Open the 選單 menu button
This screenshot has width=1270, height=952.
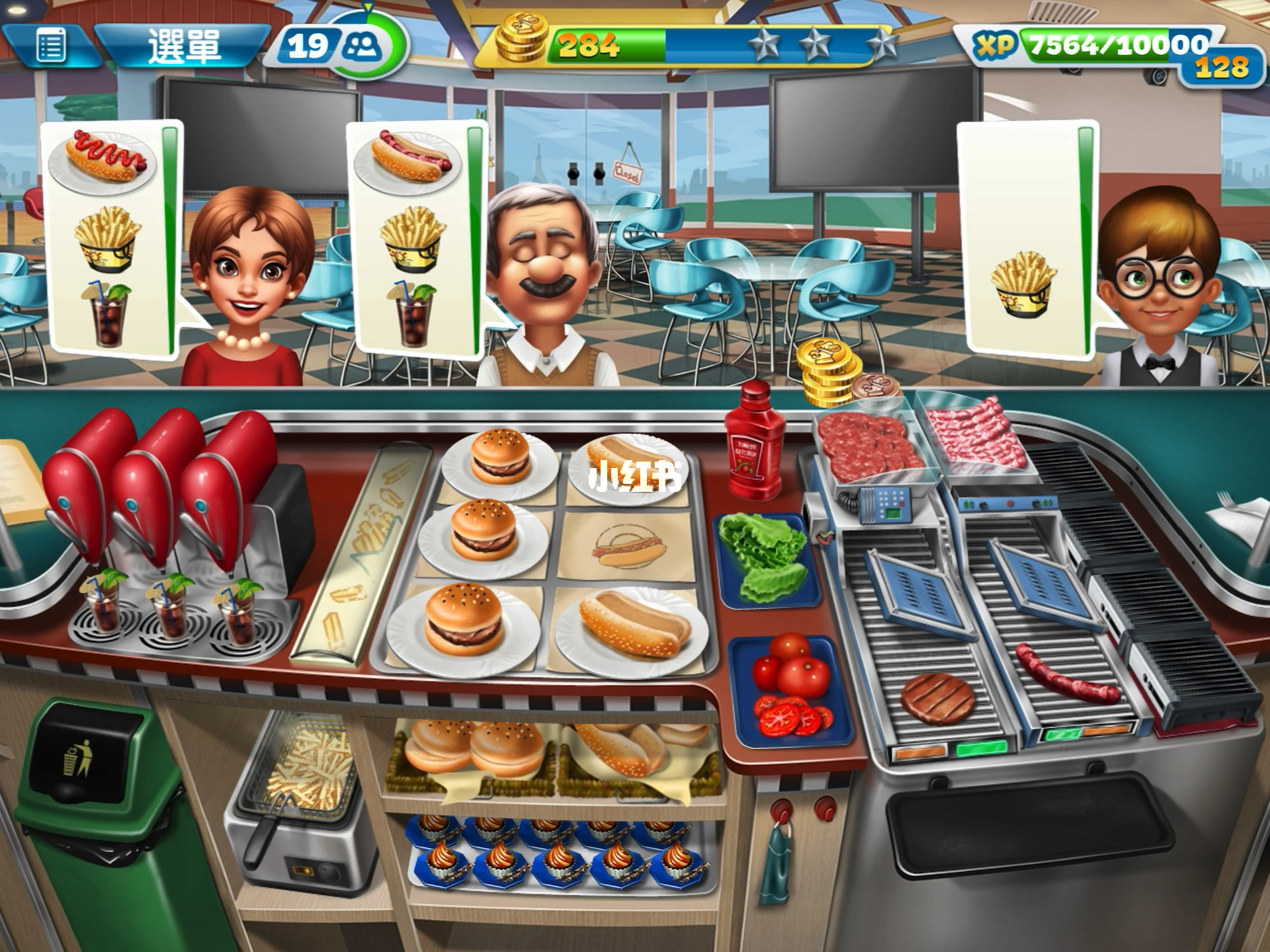point(183,46)
